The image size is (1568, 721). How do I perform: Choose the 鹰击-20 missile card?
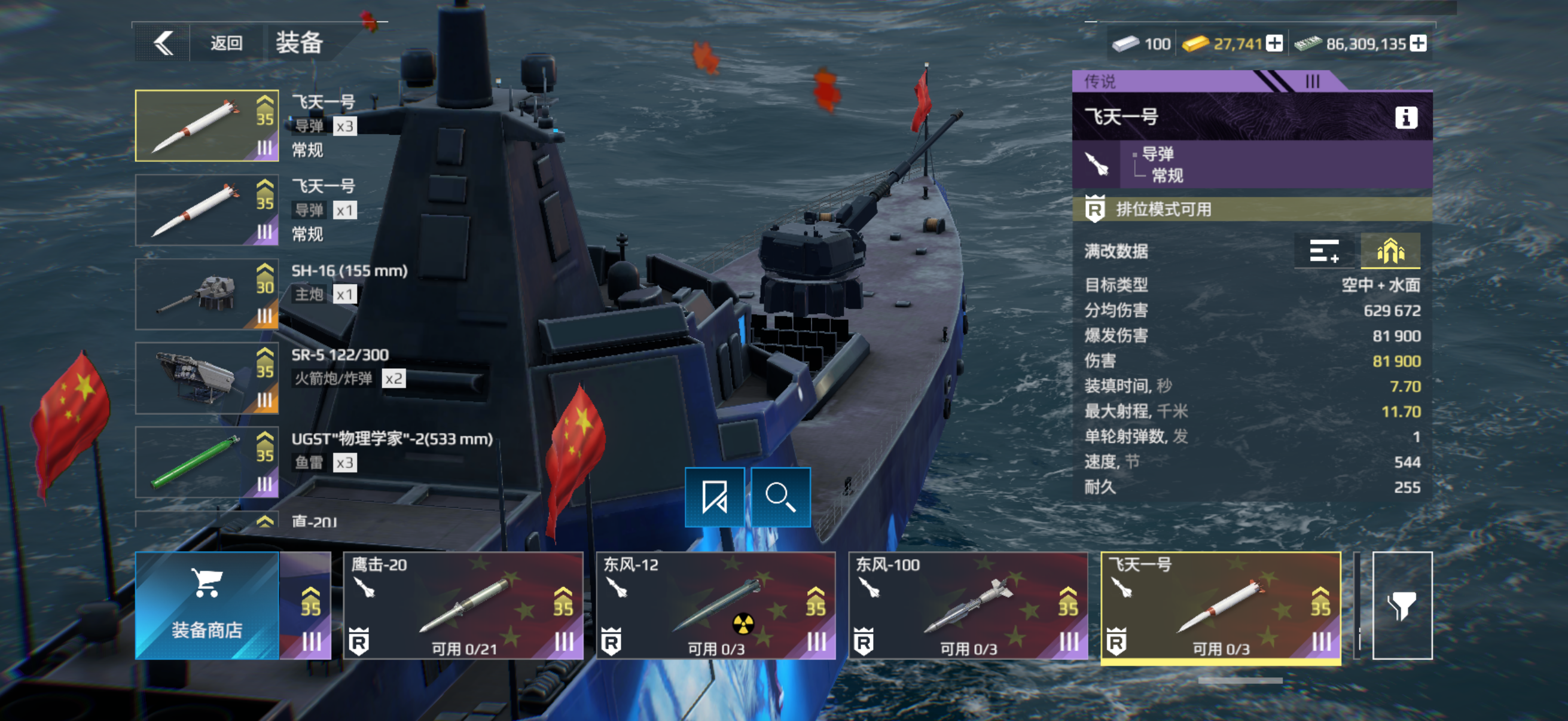[x=463, y=606]
